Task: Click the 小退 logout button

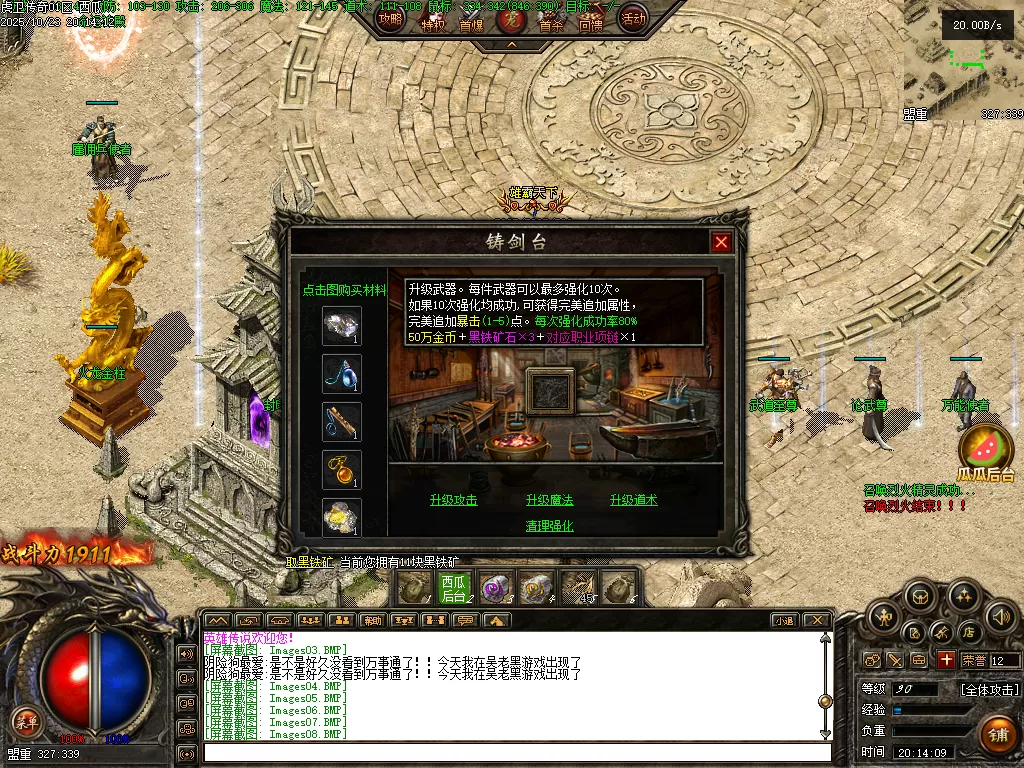Action: point(783,621)
